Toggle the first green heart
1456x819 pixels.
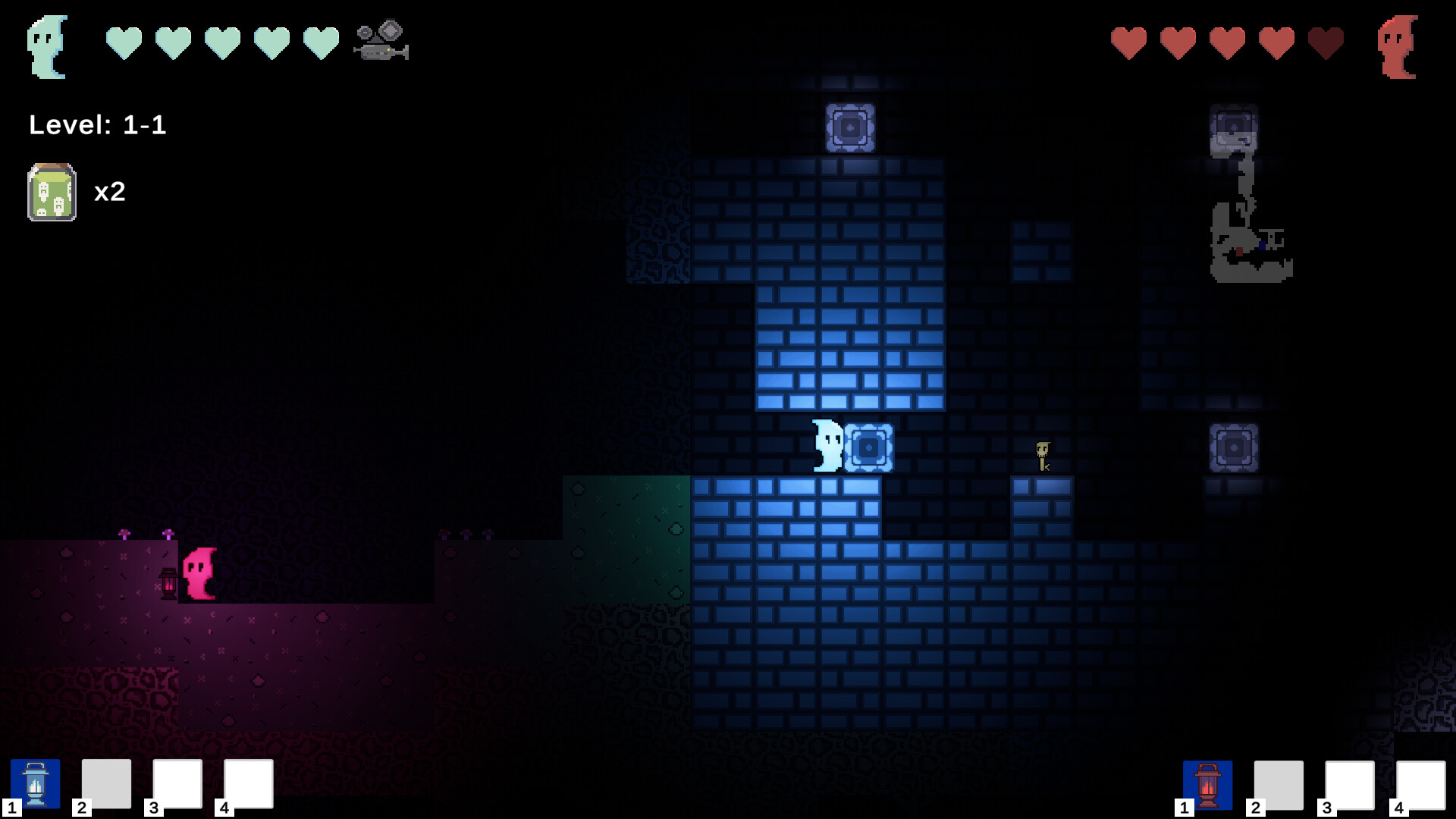(x=124, y=41)
